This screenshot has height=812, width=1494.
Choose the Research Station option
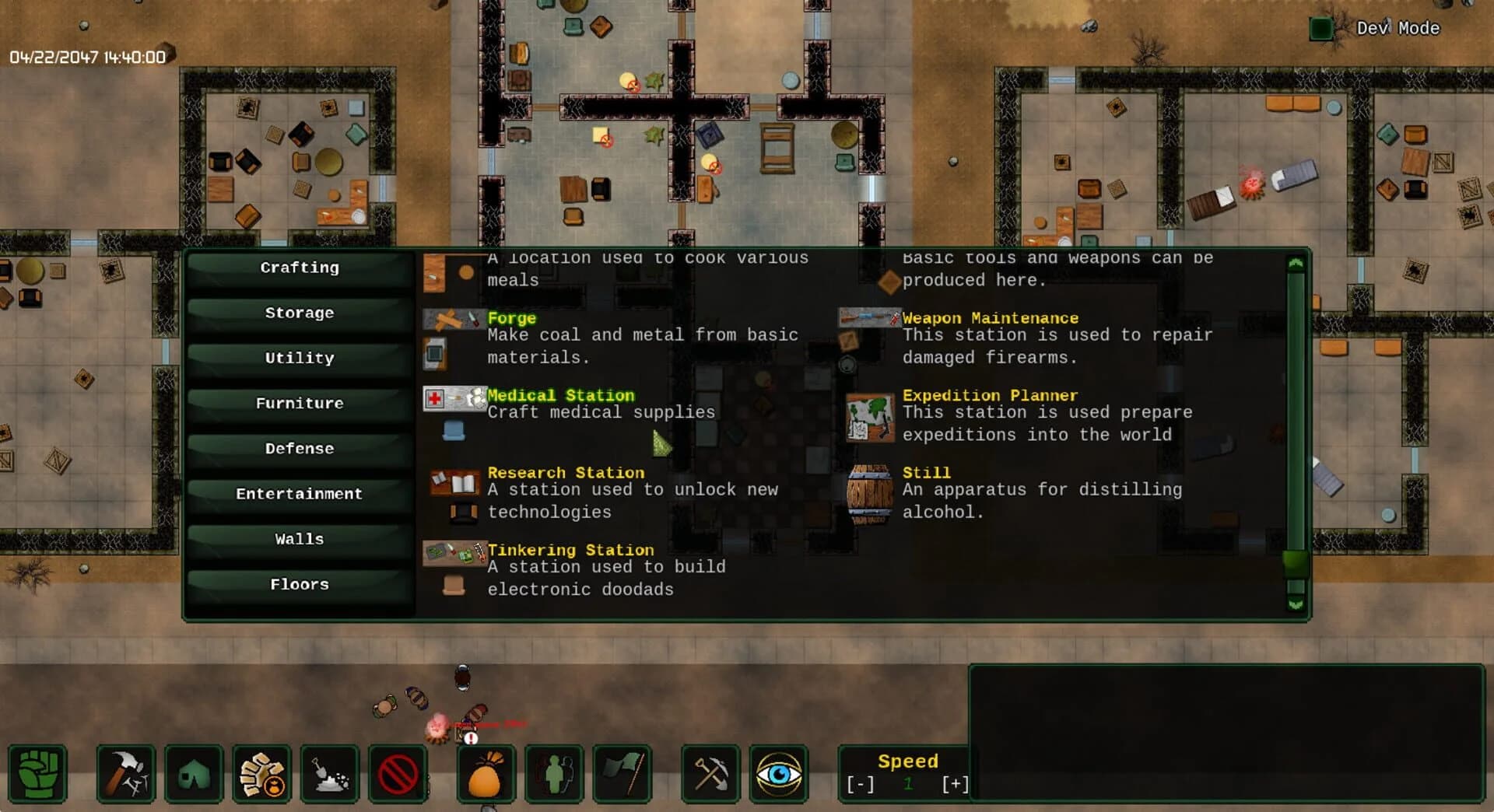point(566,472)
